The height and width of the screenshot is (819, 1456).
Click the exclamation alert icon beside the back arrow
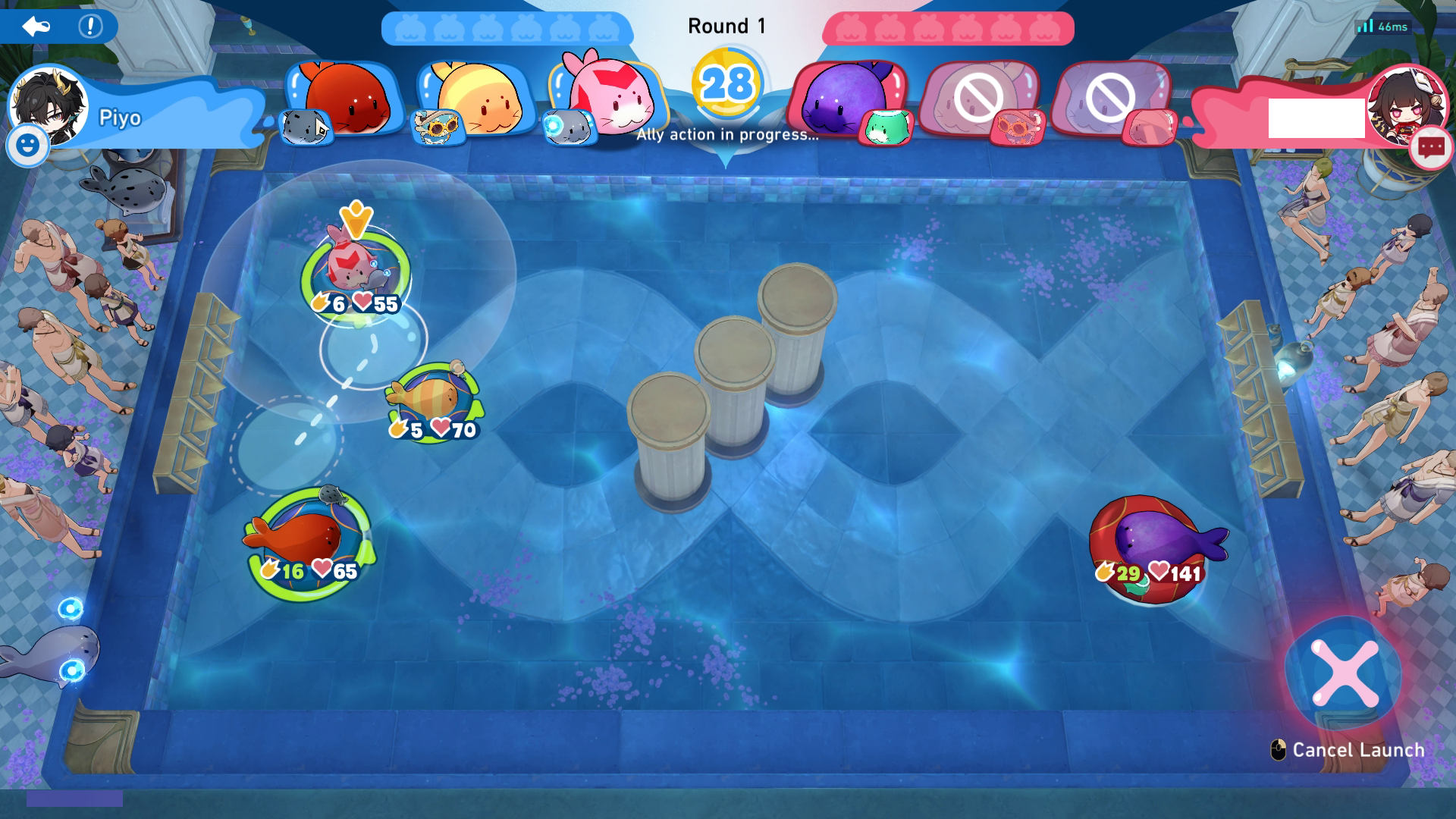pyautogui.click(x=89, y=25)
